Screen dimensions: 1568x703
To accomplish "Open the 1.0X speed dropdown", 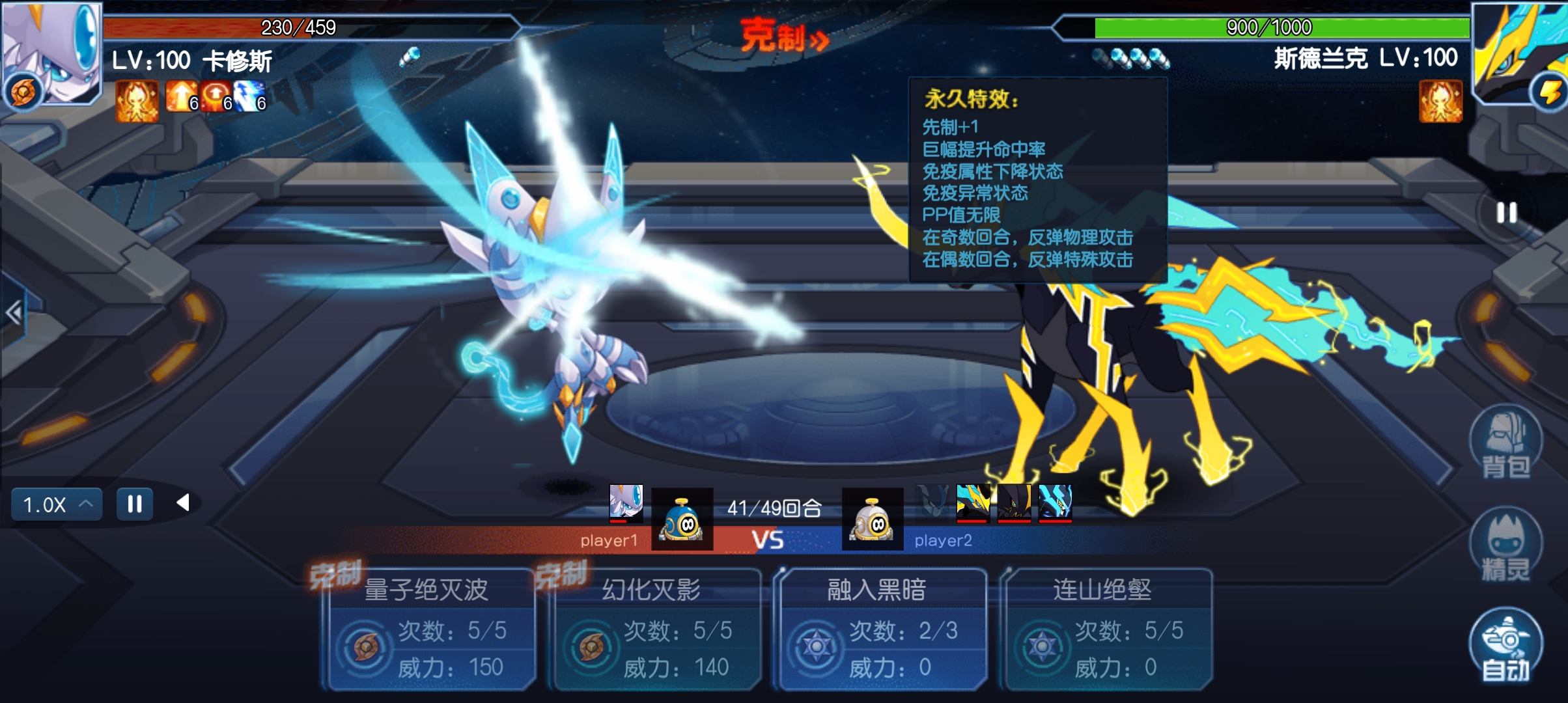I will [x=57, y=504].
